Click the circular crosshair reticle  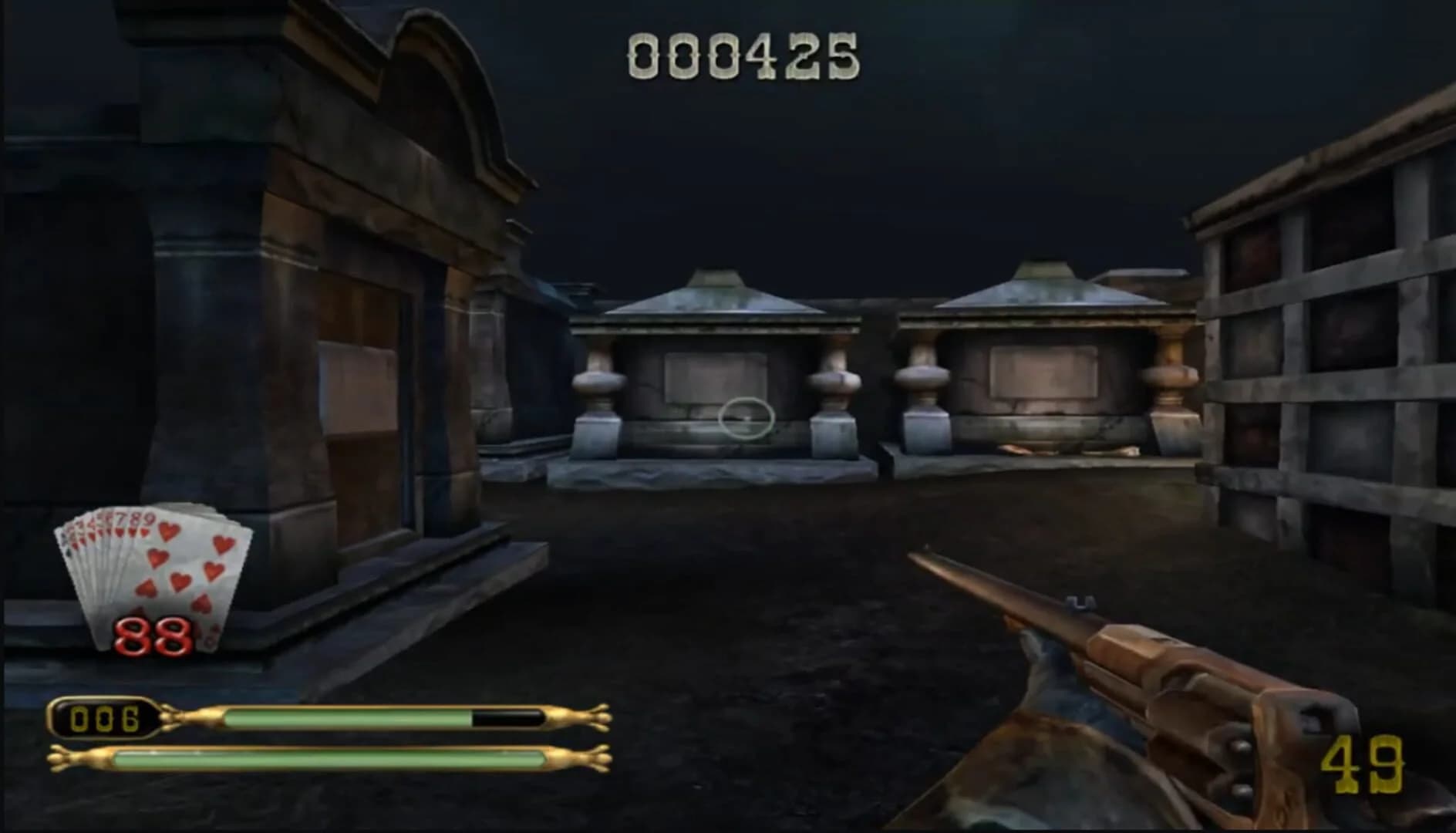coord(746,419)
